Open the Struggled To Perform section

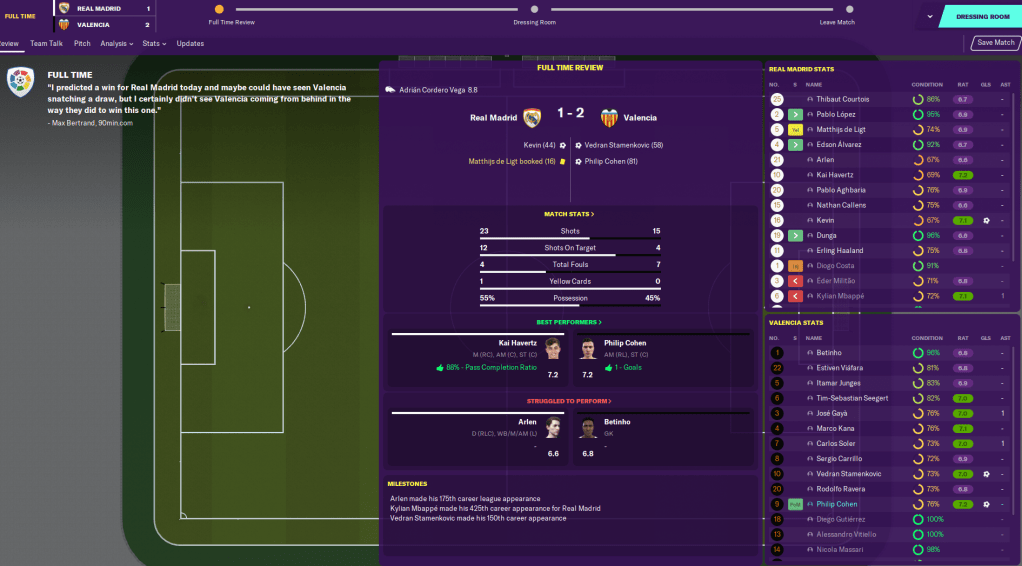569,401
